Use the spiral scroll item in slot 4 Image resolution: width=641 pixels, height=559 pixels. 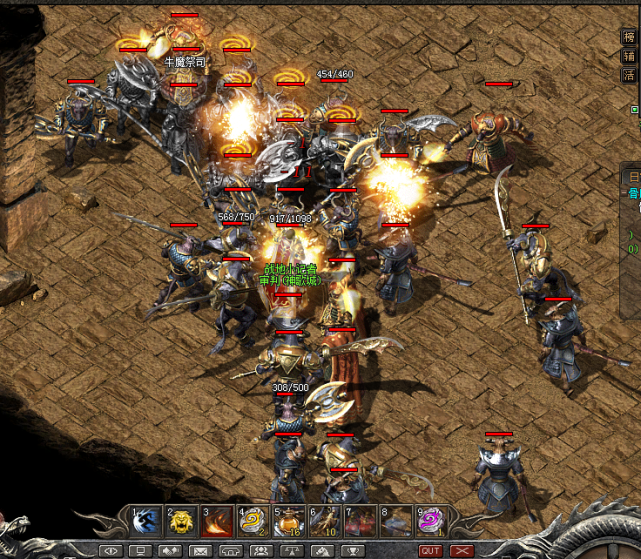[252, 521]
